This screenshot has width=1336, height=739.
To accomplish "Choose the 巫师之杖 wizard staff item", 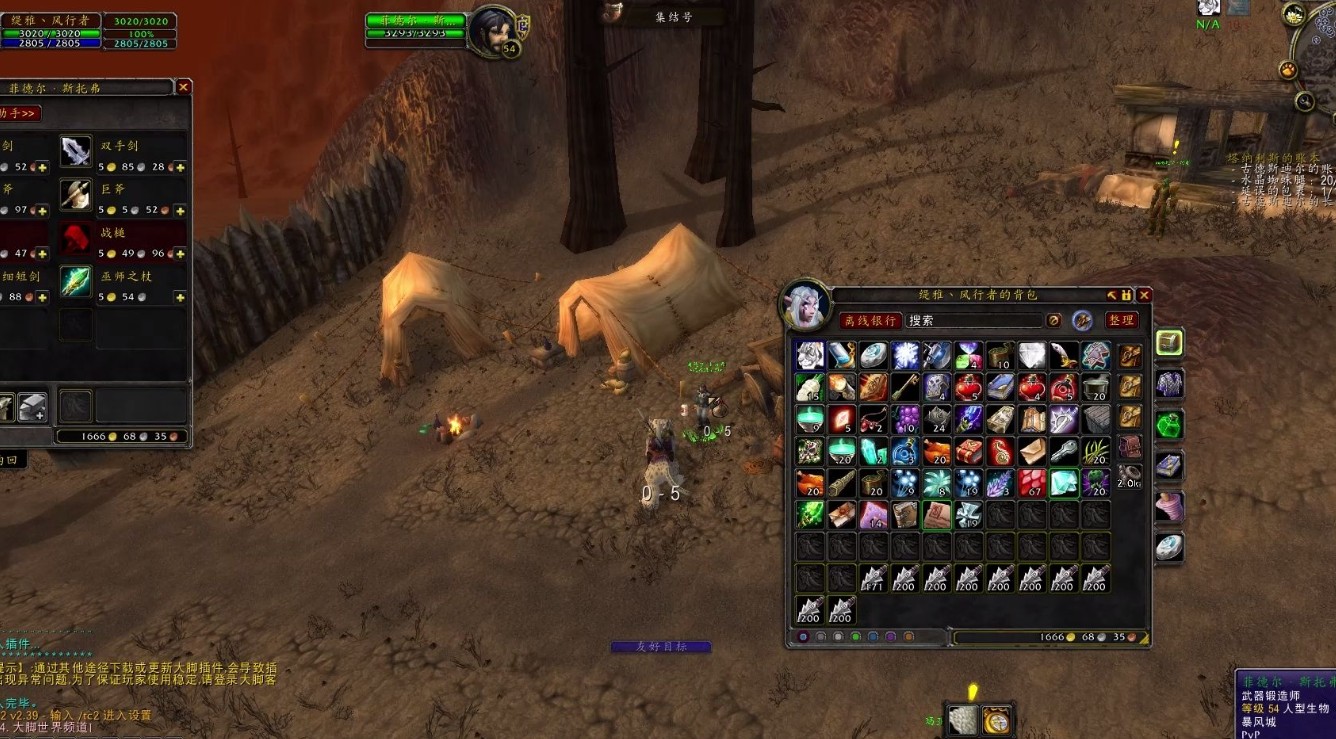I will click(76, 281).
